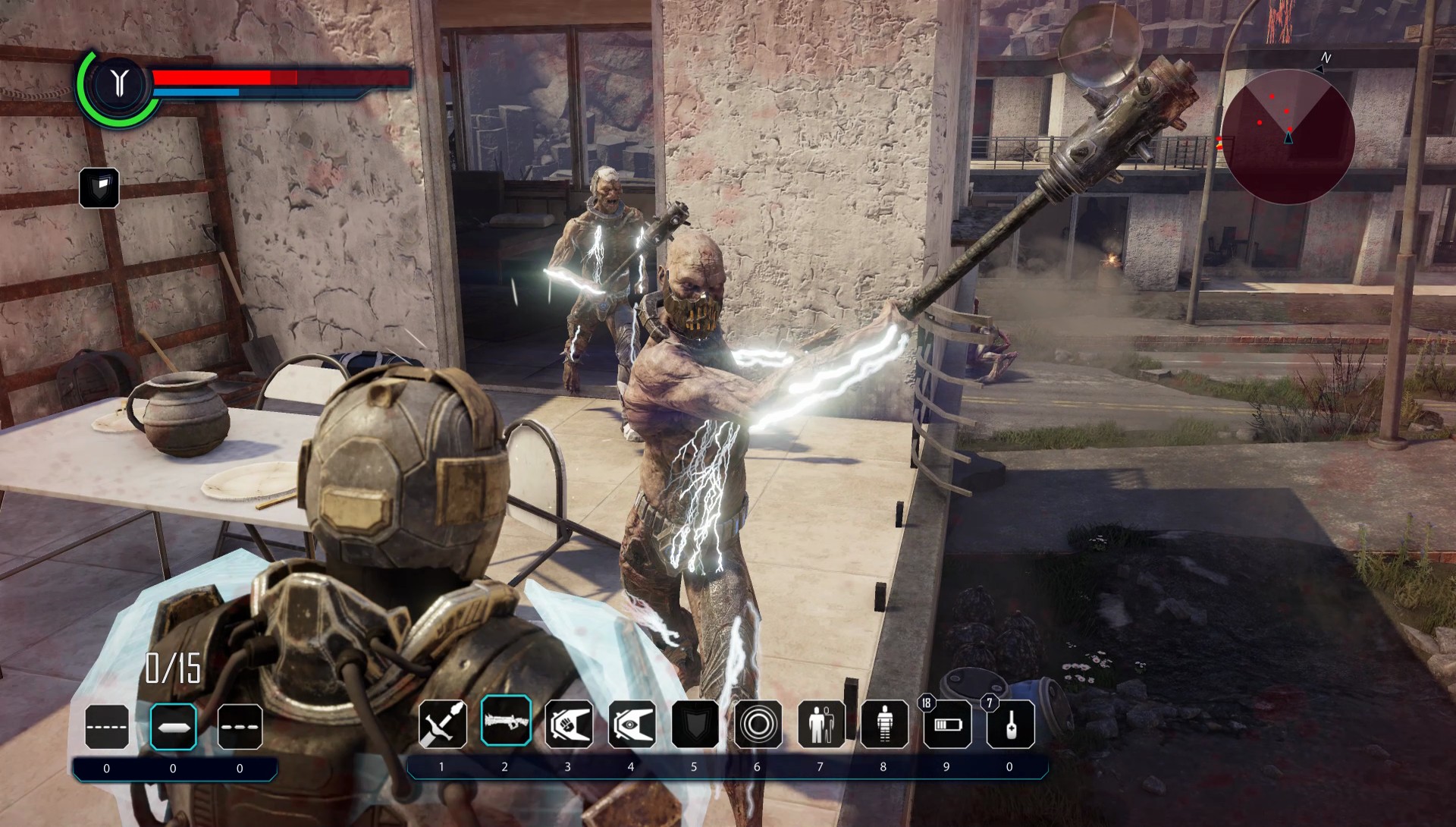Equip the rifle in hotbar slot 2
The height and width of the screenshot is (827, 1456).
pyautogui.click(x=505, y=721)
